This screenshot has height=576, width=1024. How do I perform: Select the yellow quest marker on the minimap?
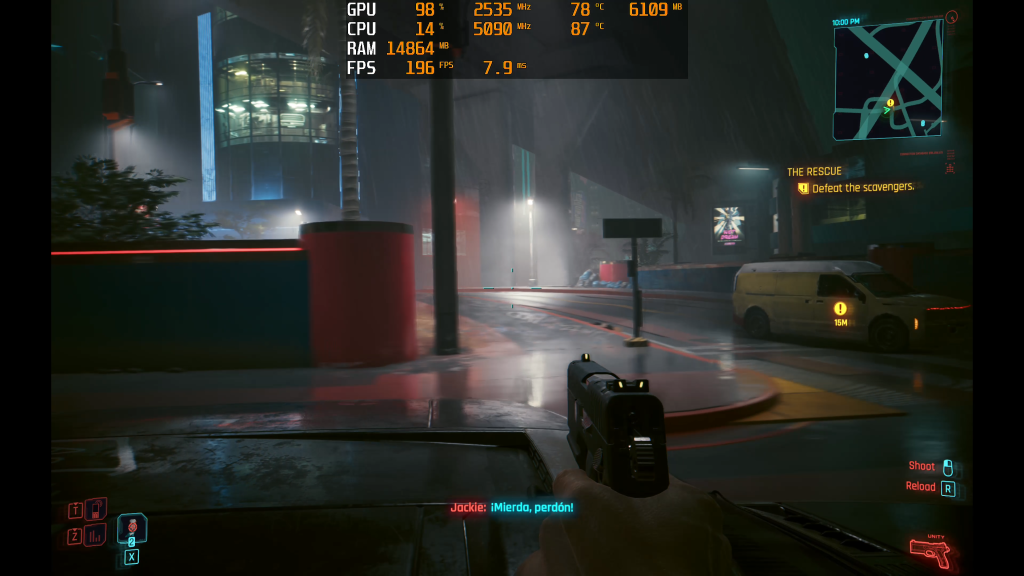[890, 102]
